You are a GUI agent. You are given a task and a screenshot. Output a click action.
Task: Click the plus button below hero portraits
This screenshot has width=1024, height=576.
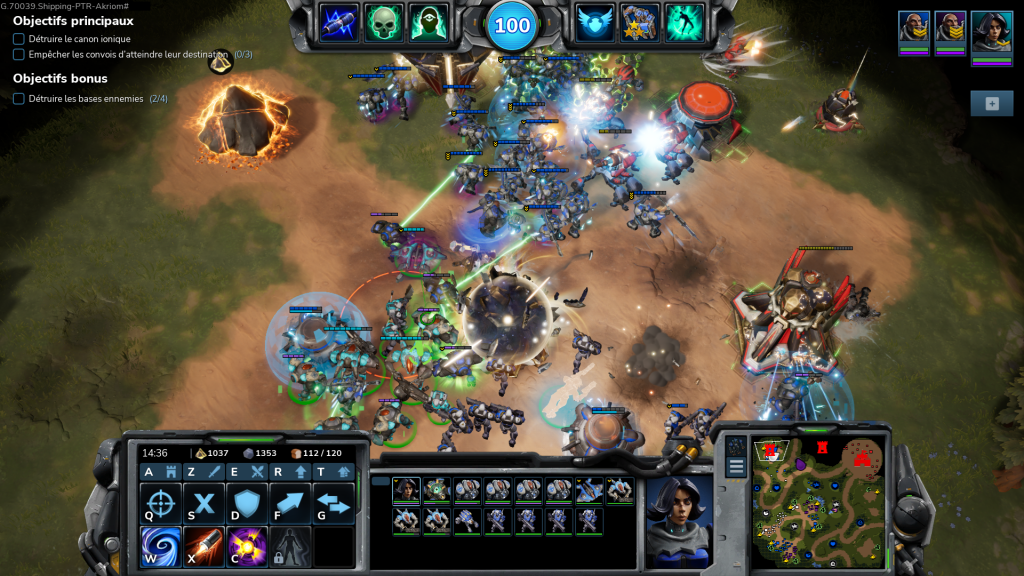coord(991,103)
